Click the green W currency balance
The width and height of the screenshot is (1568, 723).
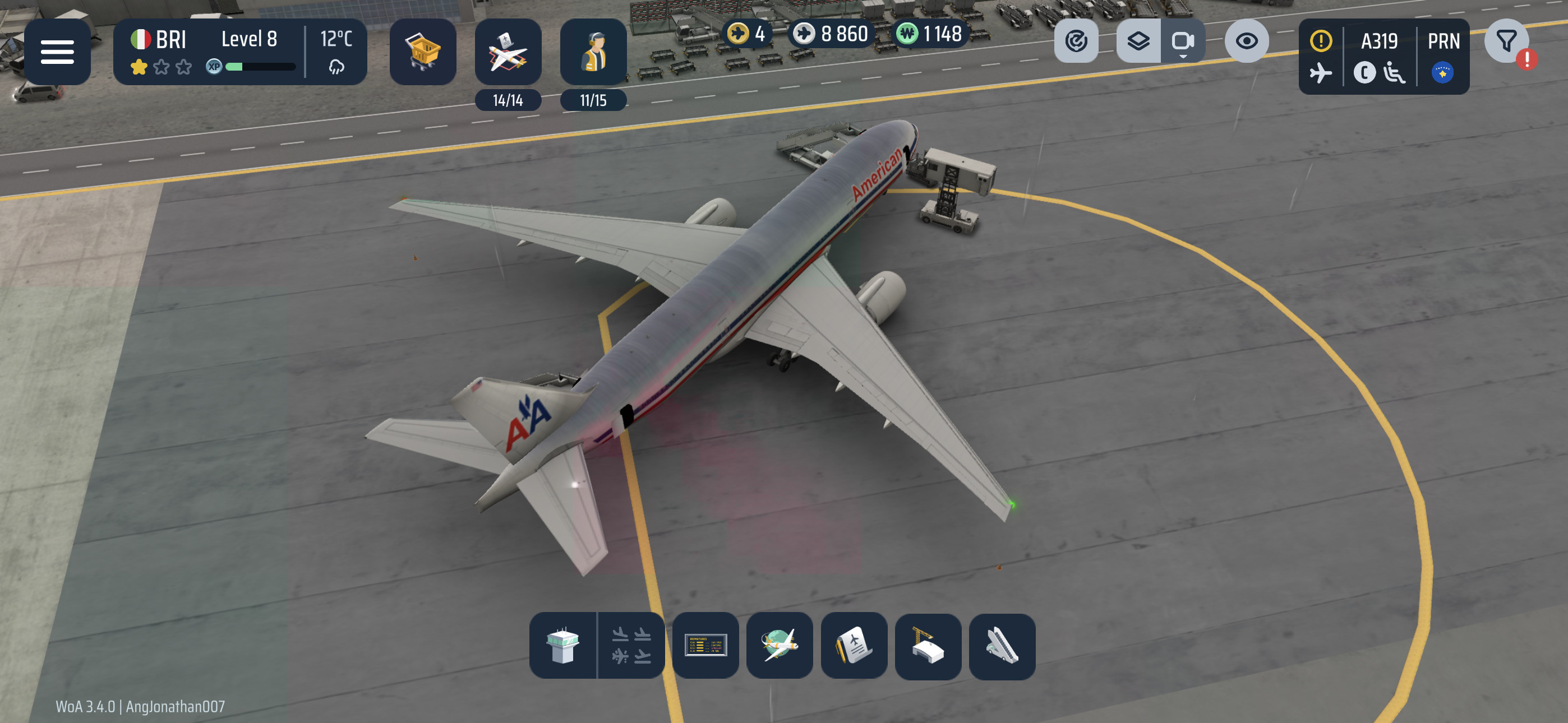(929, 34)
